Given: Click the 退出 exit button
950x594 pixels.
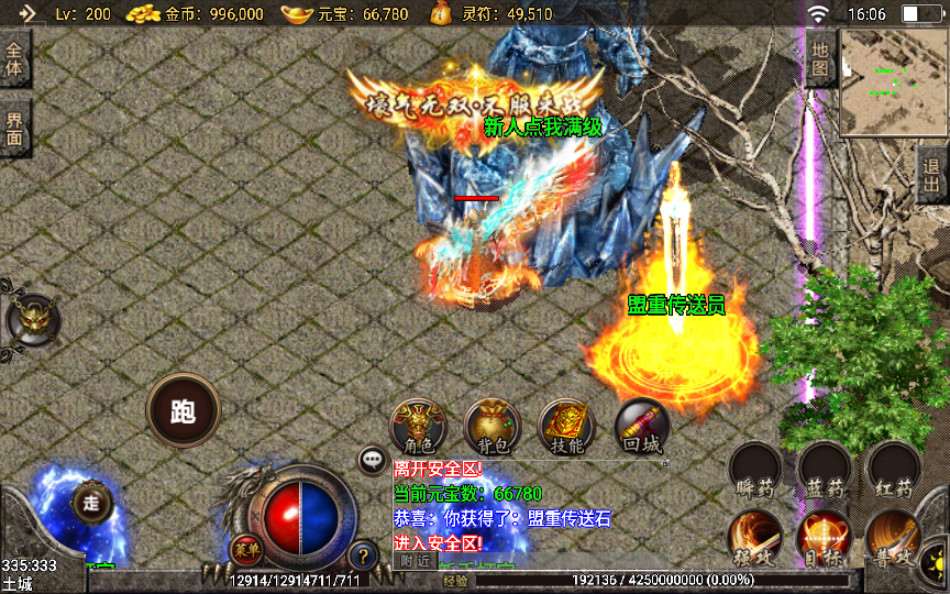Looking at the screenshot, I should [x=932, y=175].
